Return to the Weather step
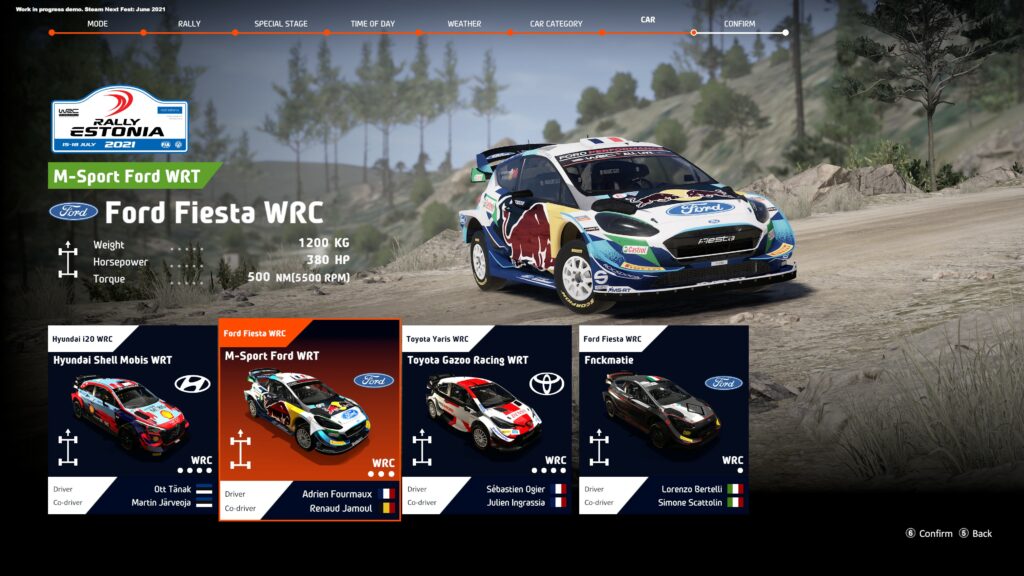1024x576 pixels. coord(464,24)
